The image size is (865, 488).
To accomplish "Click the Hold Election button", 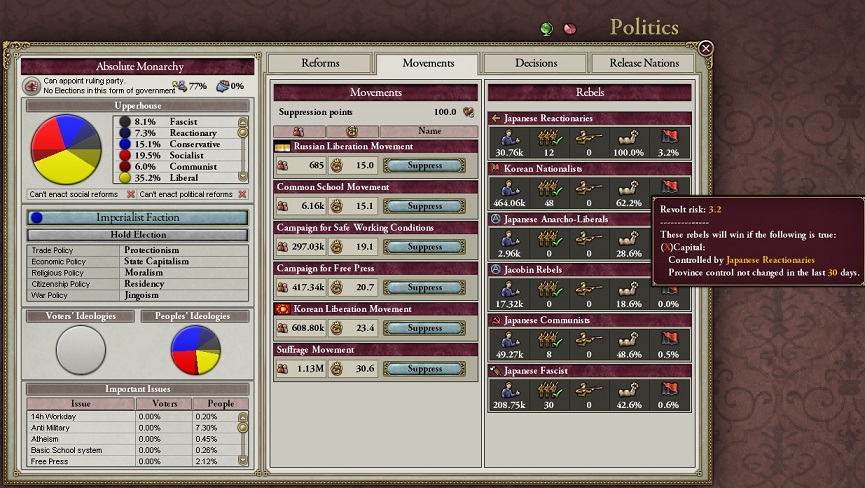I will click(137, 235).
